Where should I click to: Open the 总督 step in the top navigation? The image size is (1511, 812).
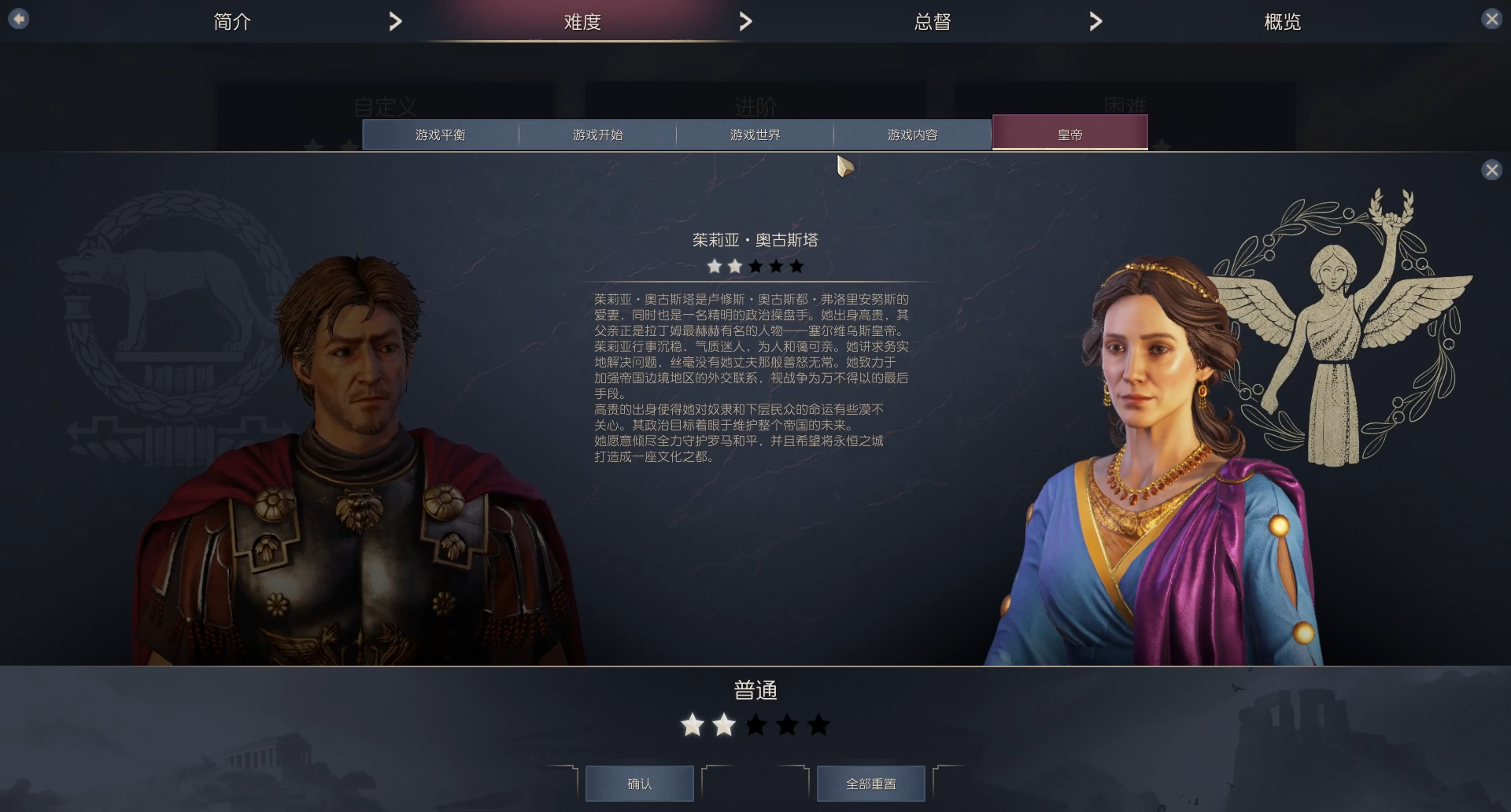932,21
